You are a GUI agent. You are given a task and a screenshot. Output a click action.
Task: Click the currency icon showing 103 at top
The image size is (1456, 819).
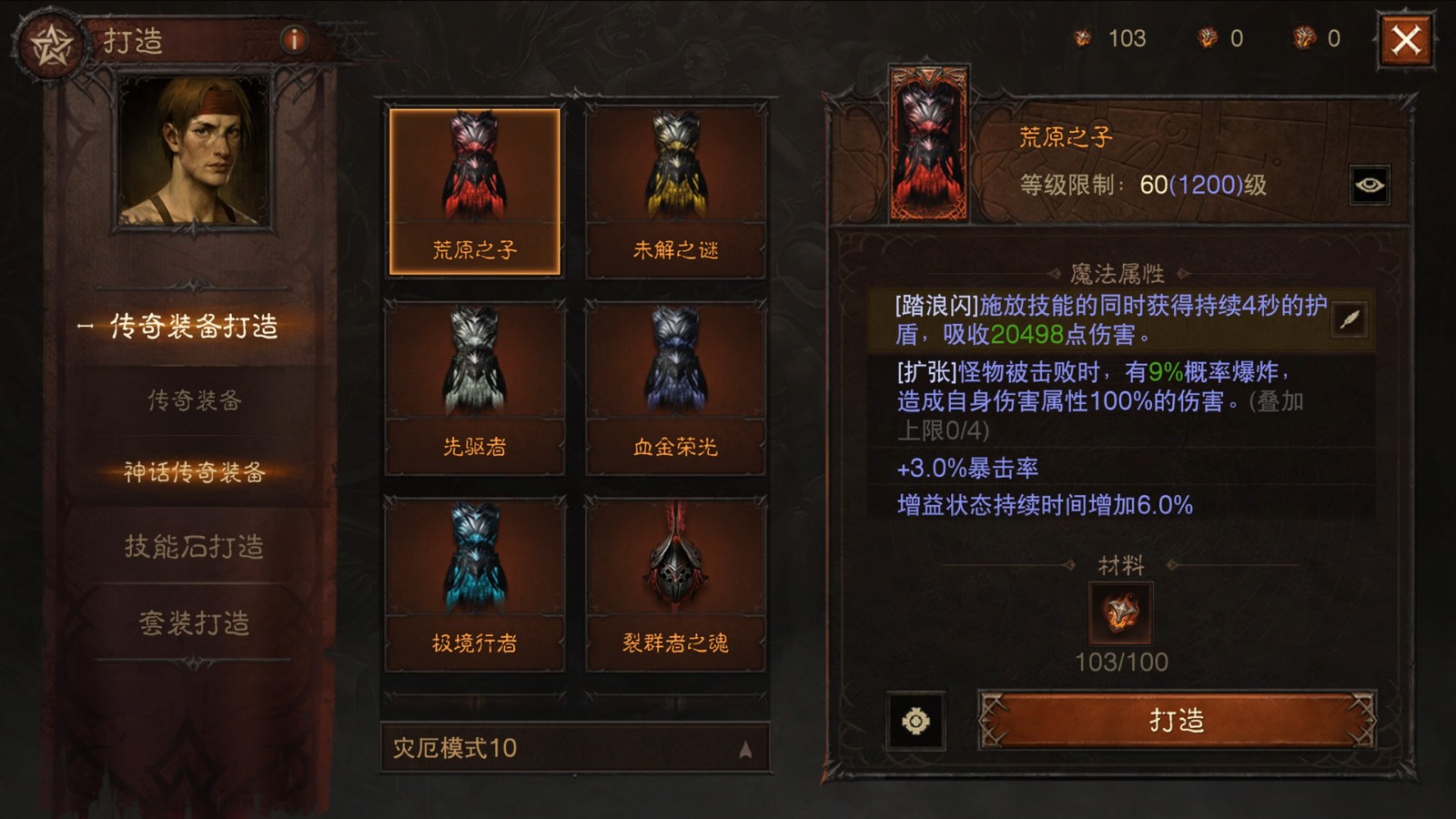coord(1082,38)
